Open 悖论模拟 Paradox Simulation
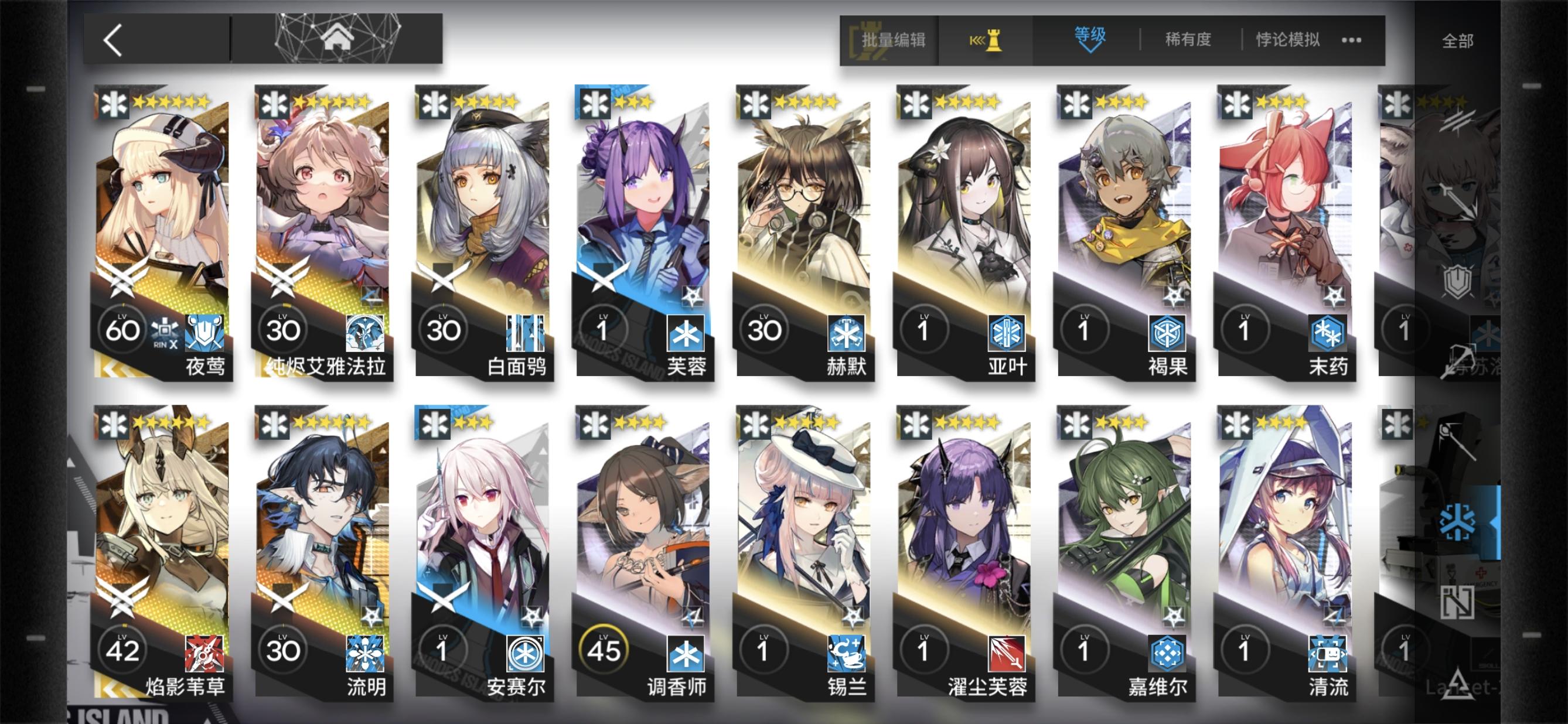This screenshot has height=724, width=1568. (x=1287, y=37)
